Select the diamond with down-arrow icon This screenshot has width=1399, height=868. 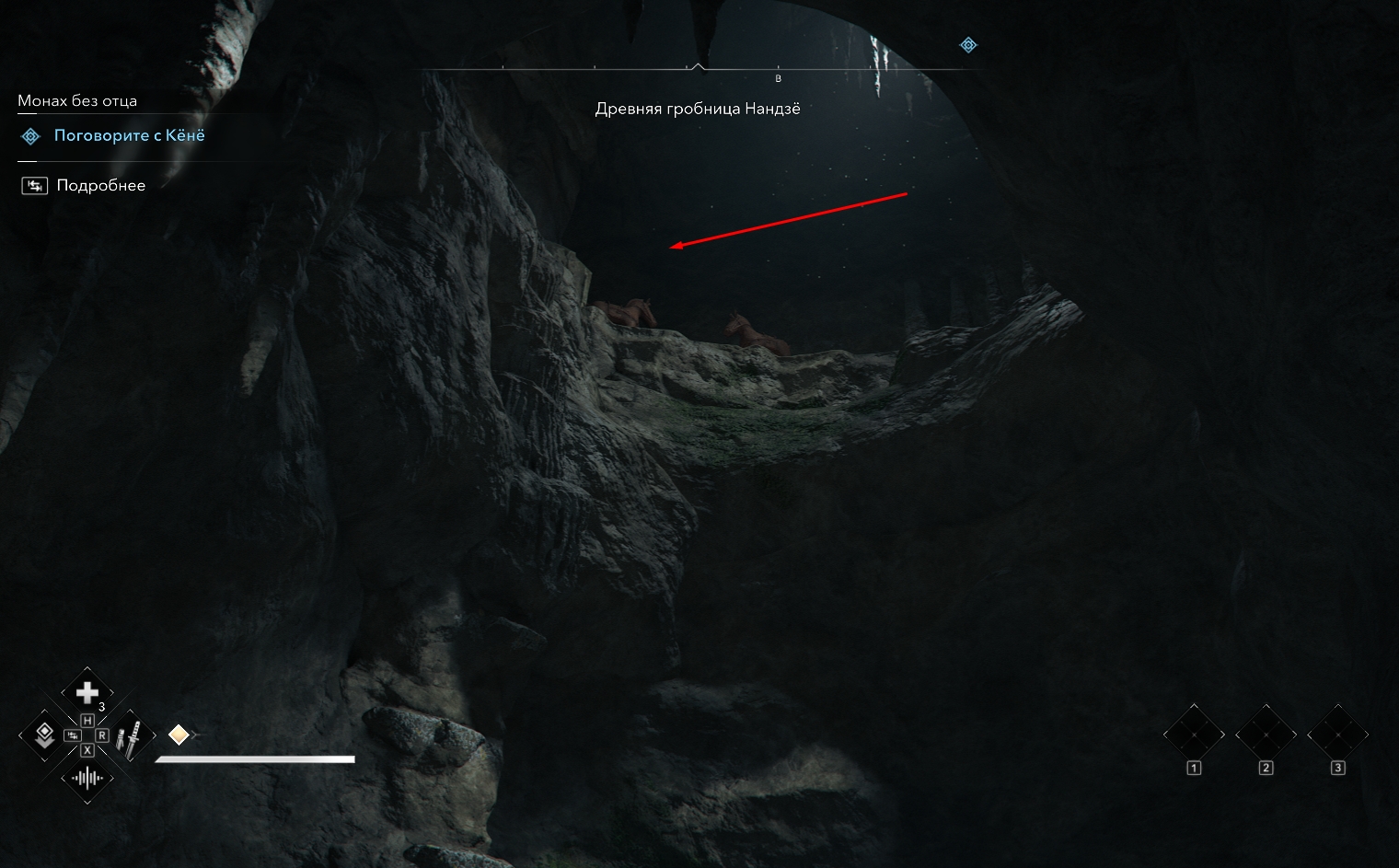(43, 735)
